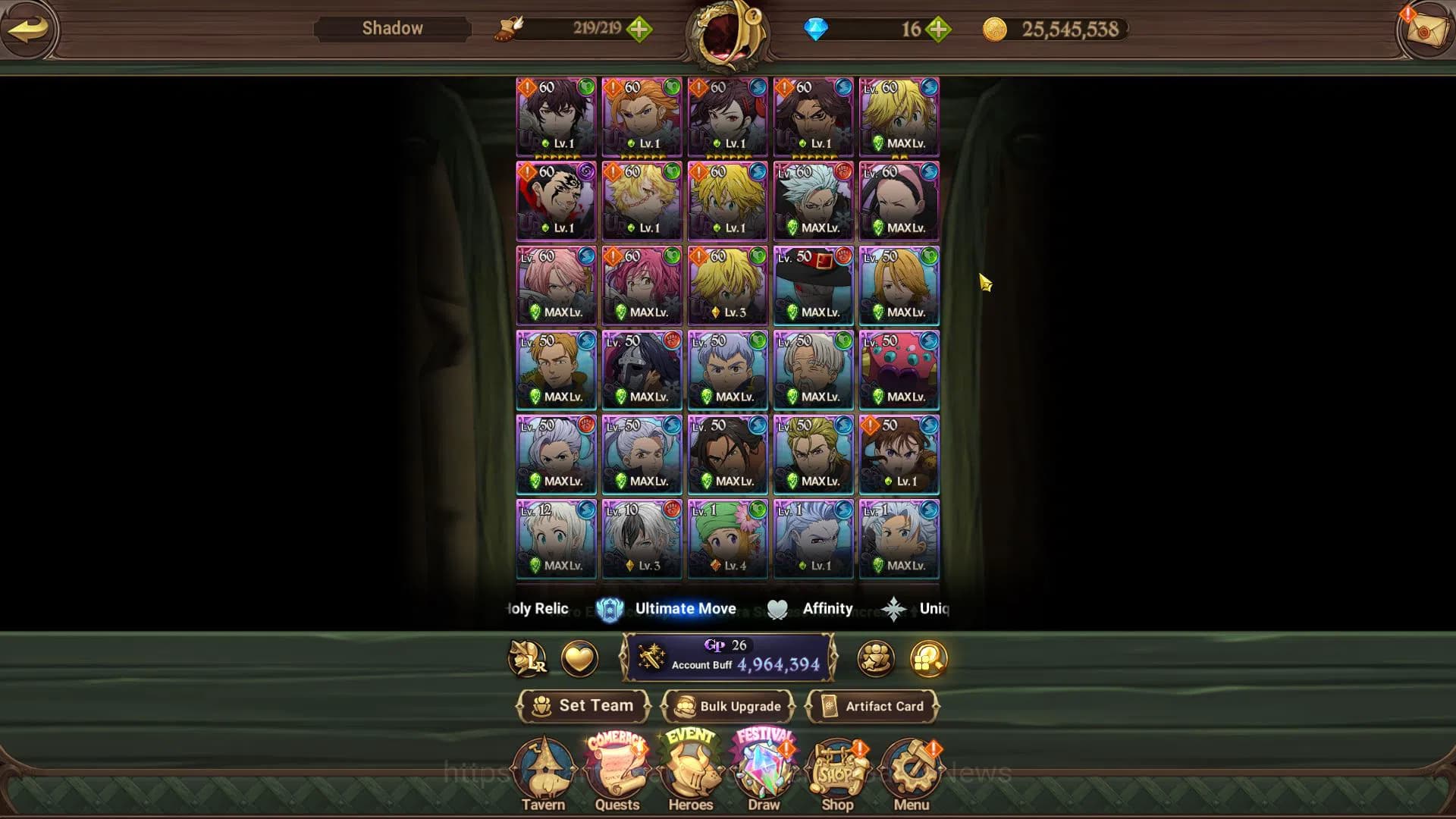
Task: Switch to the Affinity tab
Action: 811,609
